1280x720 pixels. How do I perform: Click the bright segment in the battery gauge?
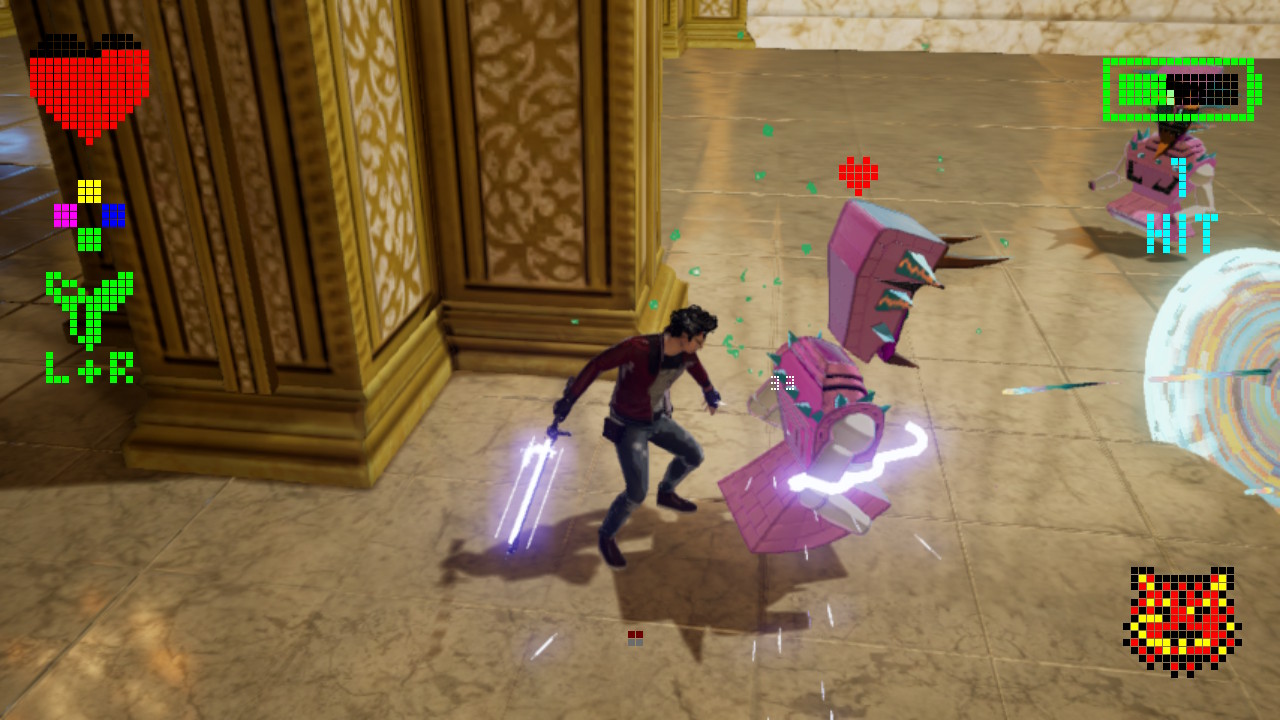[x=1169, y=96]
